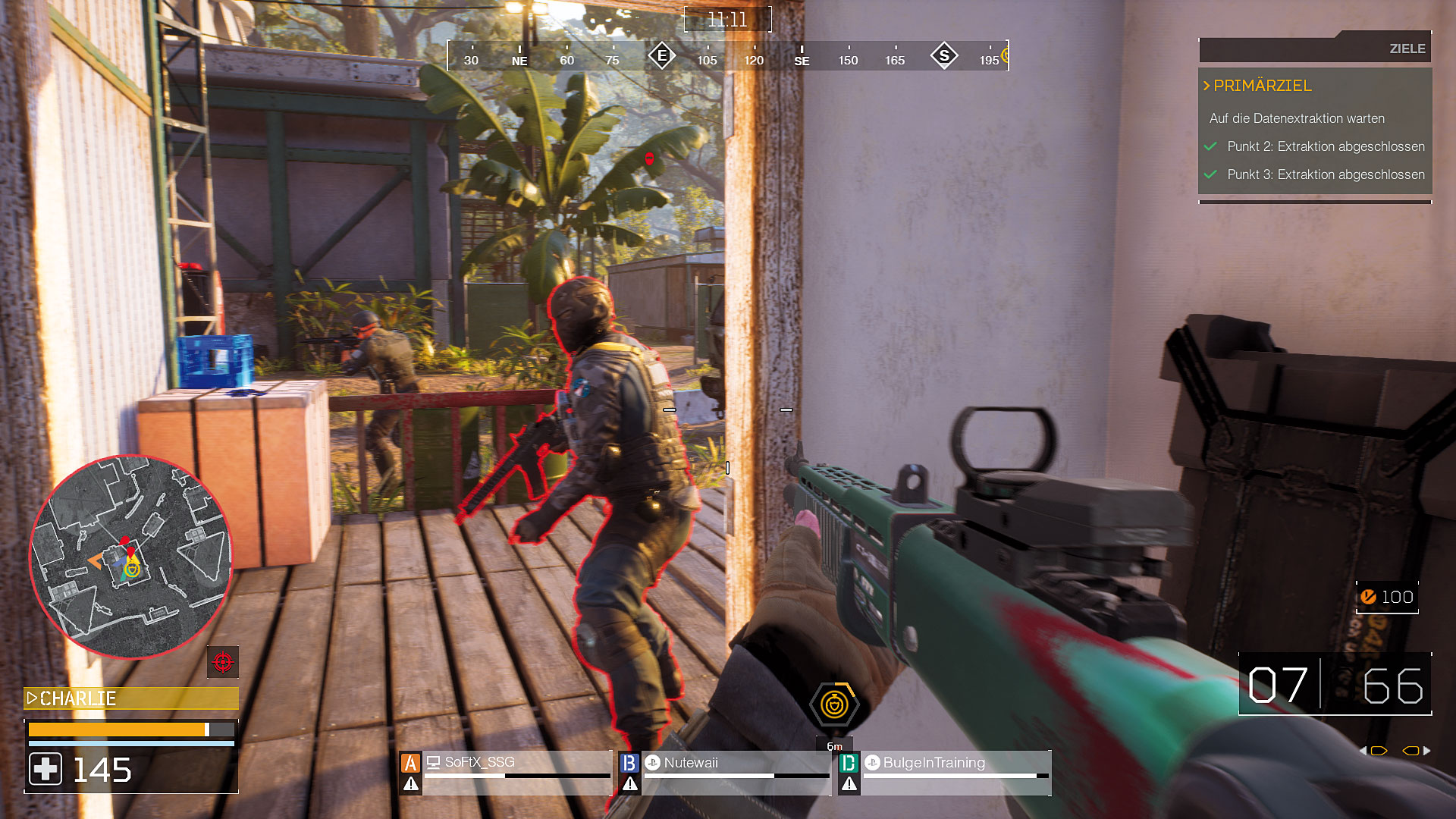Click the orange 100 currency icon
The width and height of the screenshot is (1456, 819).
[x=1368, y=597]
